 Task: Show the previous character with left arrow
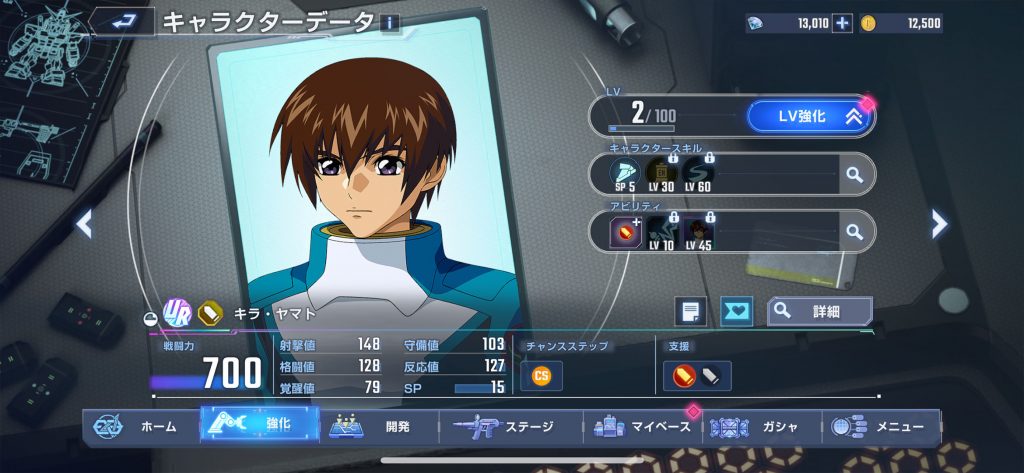coord(84,224)
